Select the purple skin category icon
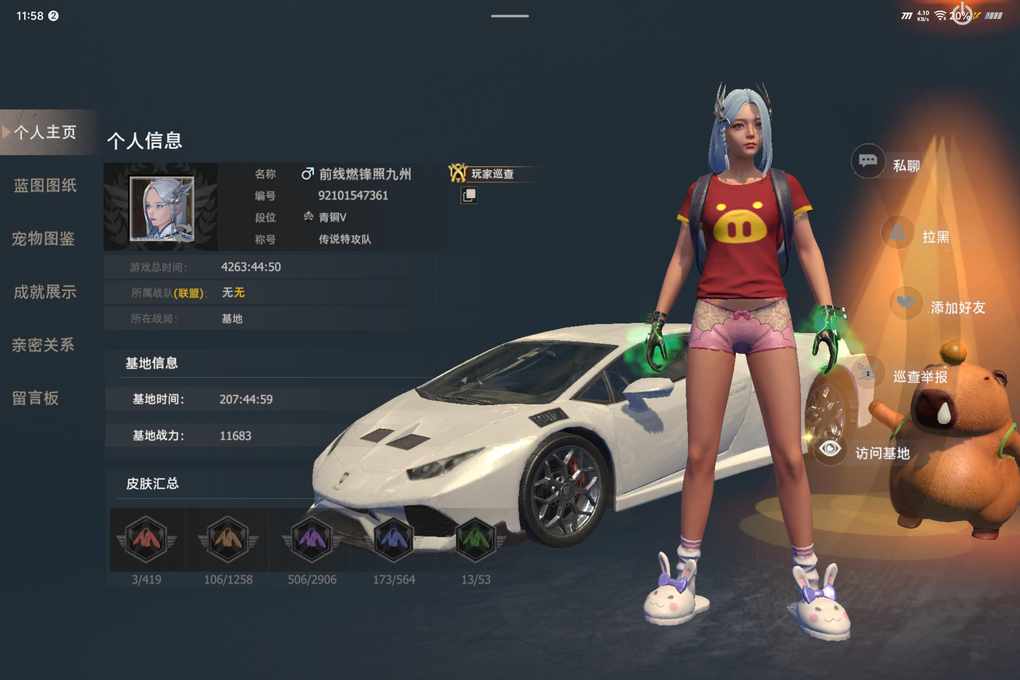1020x680 pixels. tap(311, 540)
